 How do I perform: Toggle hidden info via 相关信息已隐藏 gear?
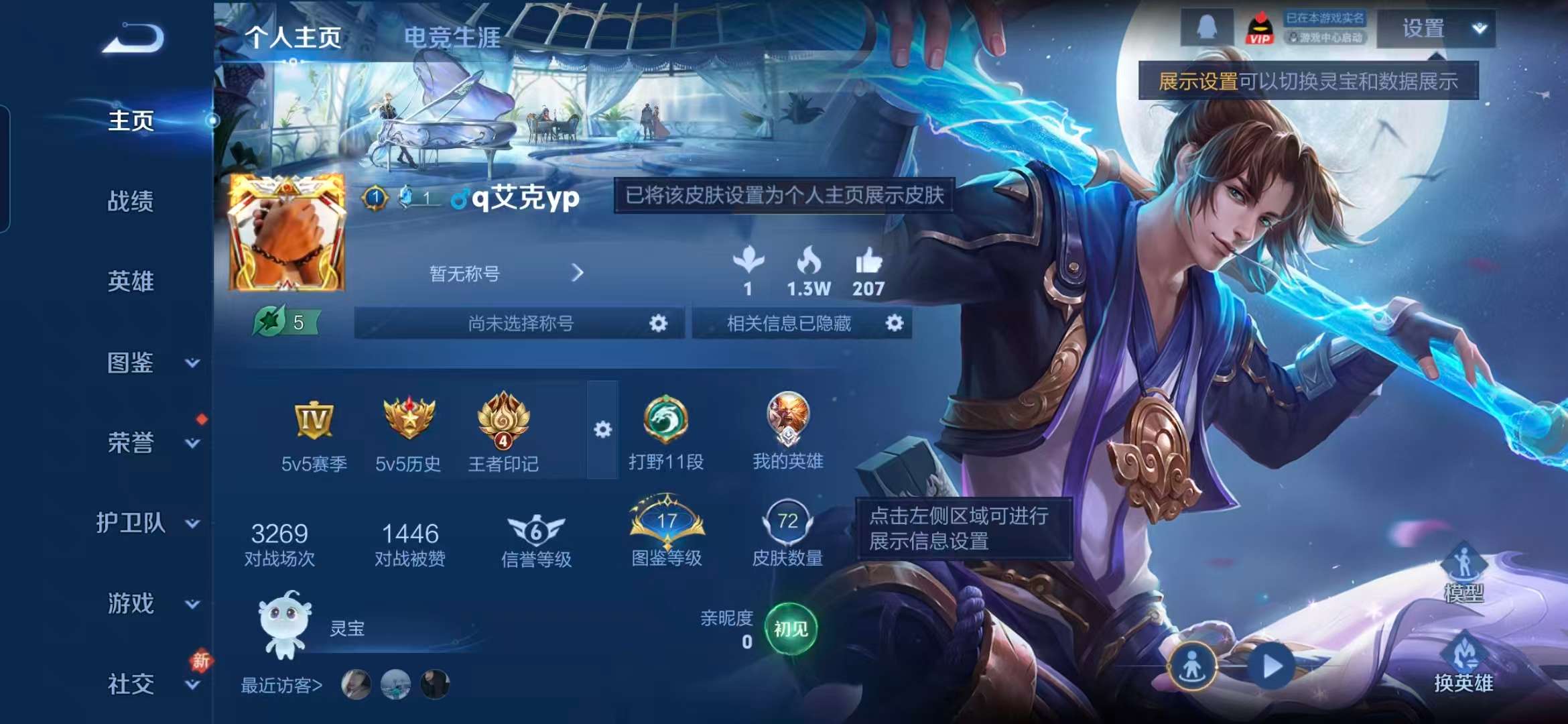point(896,322)
